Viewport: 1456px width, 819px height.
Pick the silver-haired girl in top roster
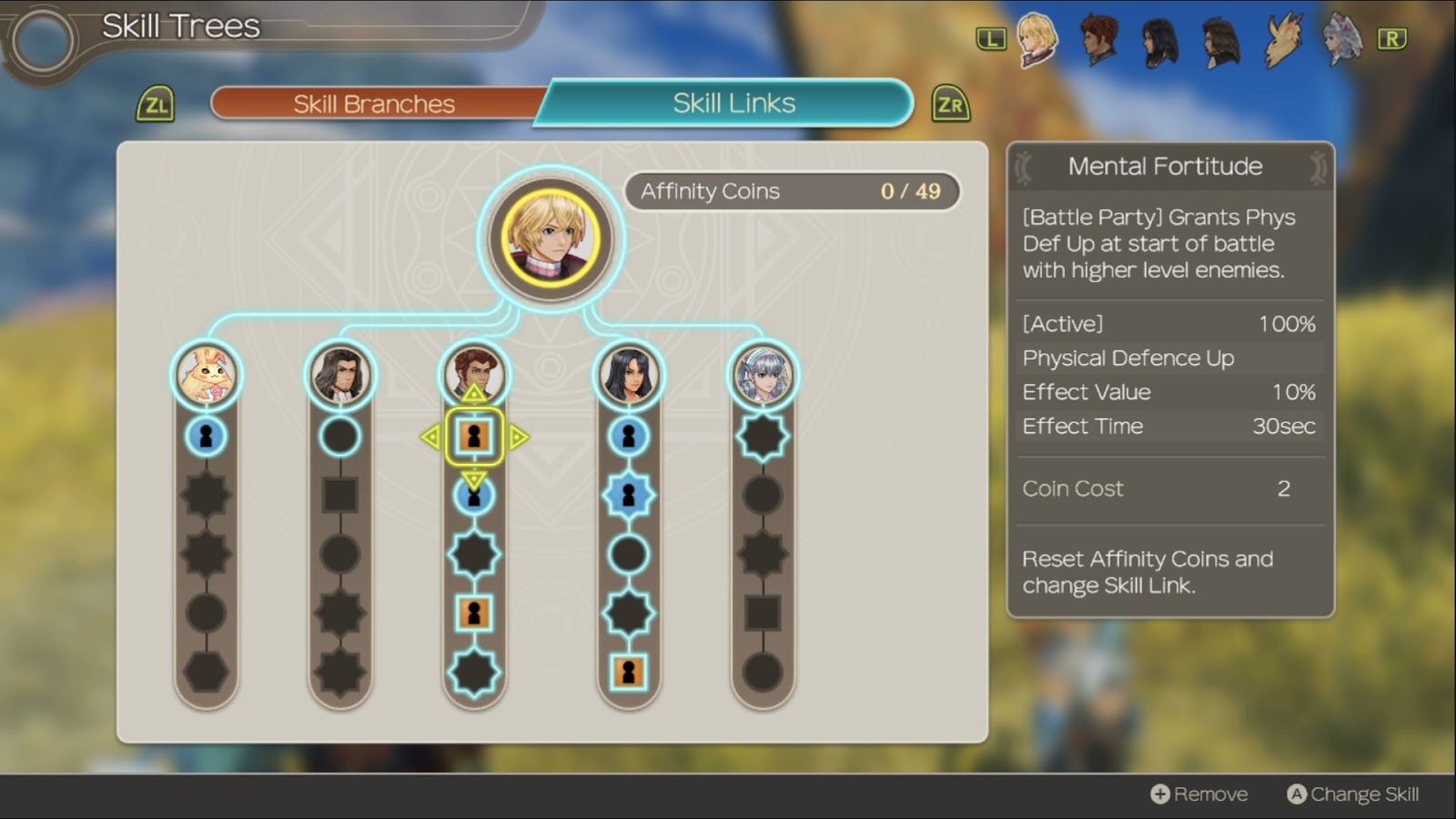(x=1342, y=40)
